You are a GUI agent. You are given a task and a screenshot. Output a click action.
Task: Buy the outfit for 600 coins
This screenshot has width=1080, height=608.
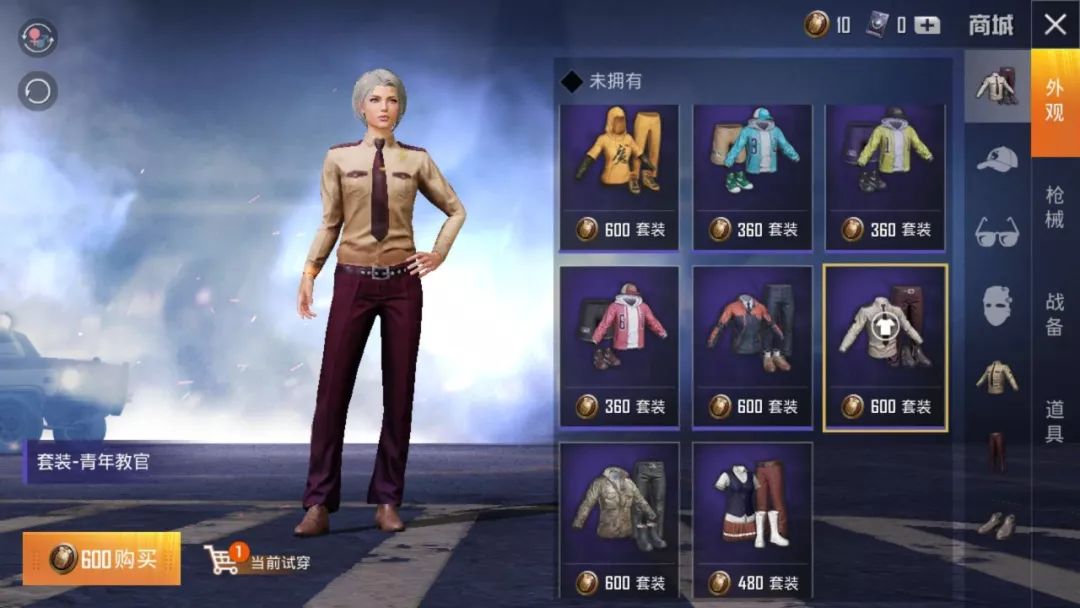click(102, 558)
